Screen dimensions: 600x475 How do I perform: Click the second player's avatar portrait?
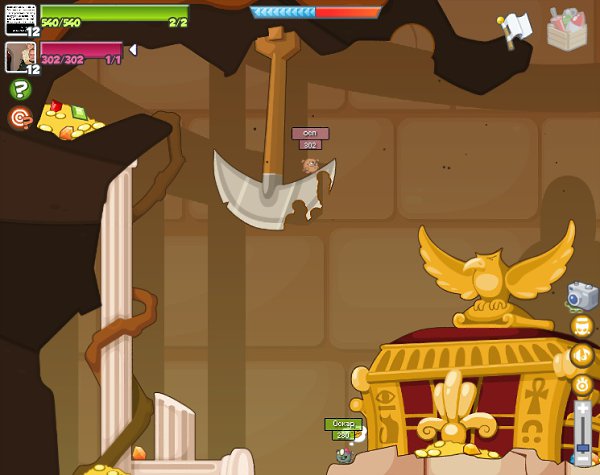pyautogui.click(x=20, y=56)
